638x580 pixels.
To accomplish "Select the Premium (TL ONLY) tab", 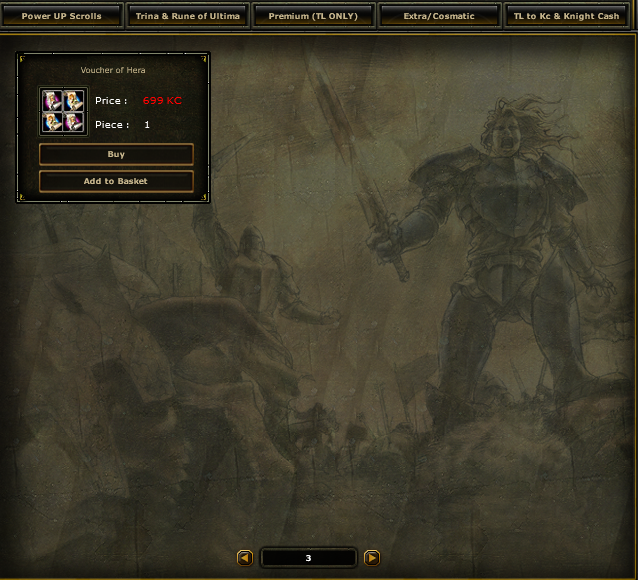I will coord(313,16).
